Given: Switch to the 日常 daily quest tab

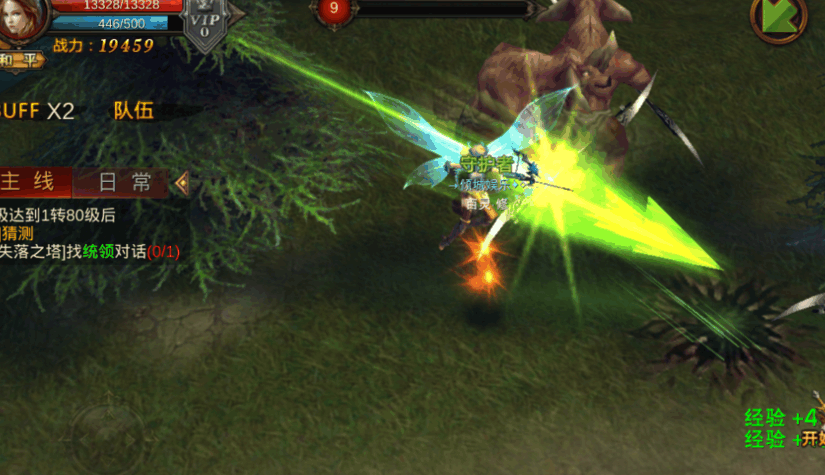Looking at the screenshot, I should [125, 182].
